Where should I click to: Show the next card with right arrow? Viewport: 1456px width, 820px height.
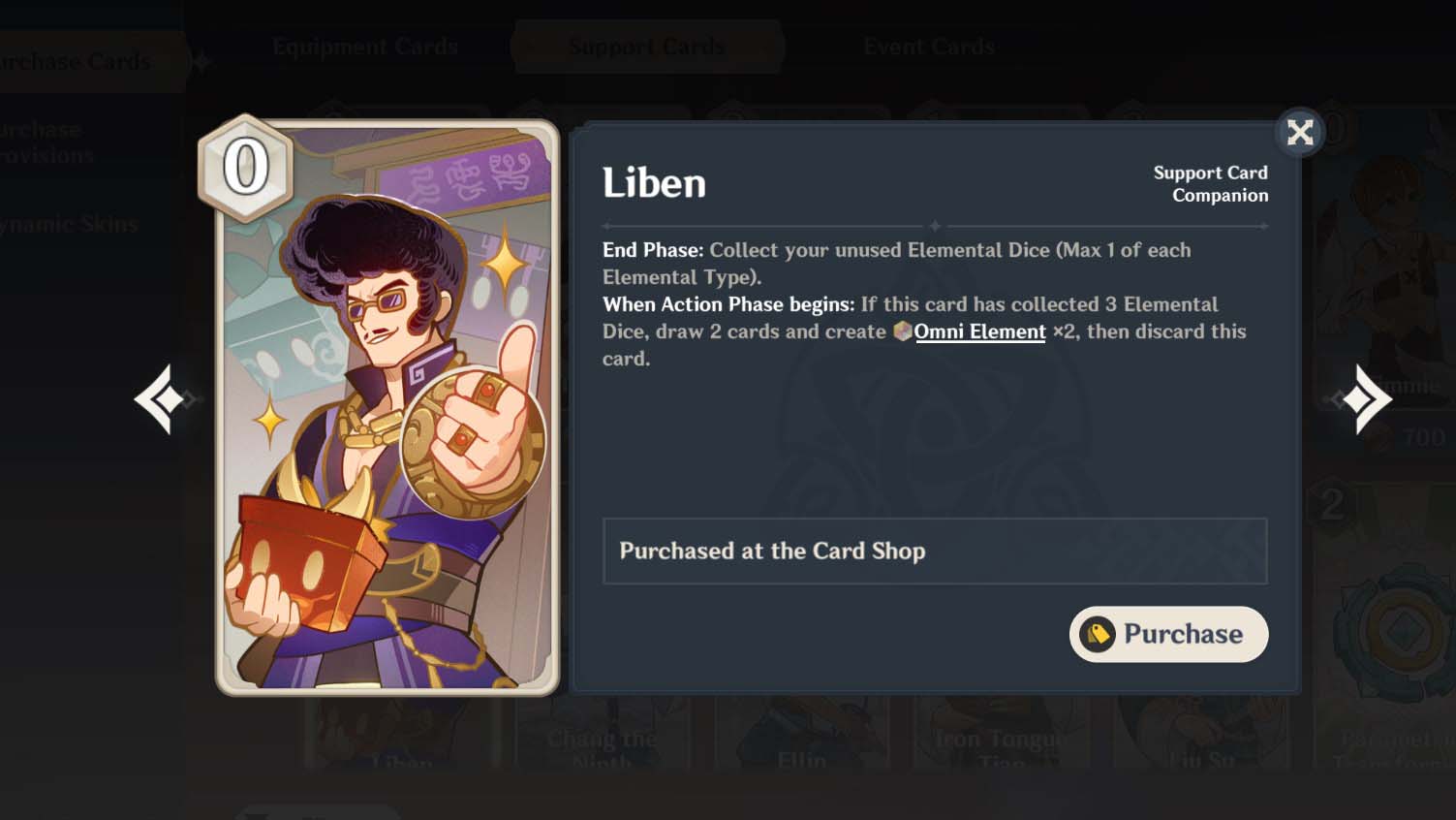point(1366,398)
